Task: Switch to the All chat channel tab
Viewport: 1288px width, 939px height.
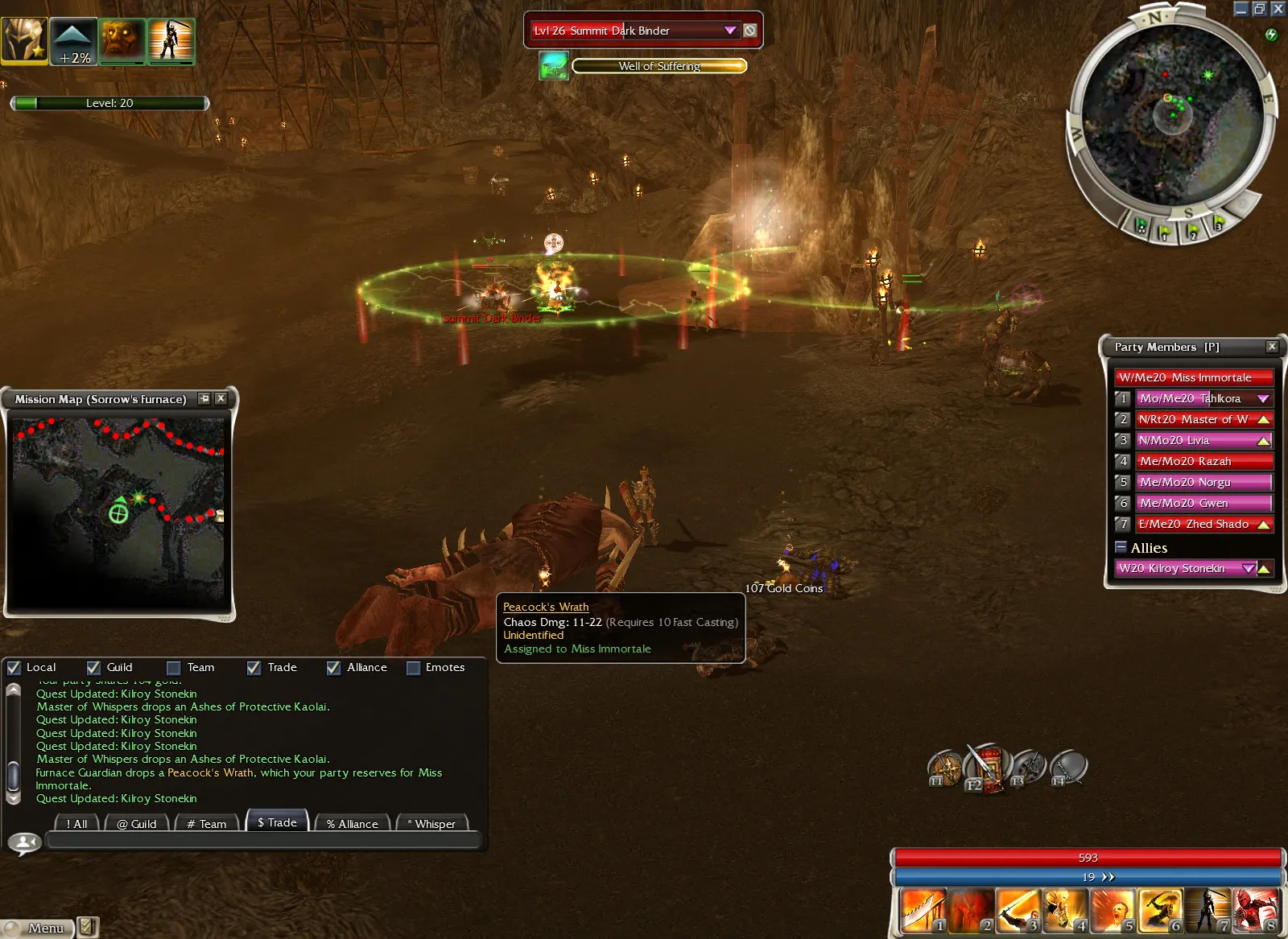Action: [x=77, y=823]
